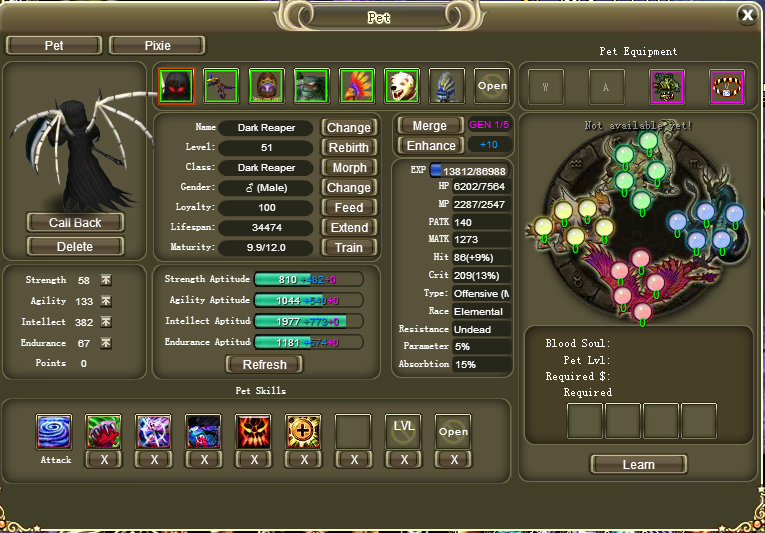Open the Merge pet option

(430, 126)
